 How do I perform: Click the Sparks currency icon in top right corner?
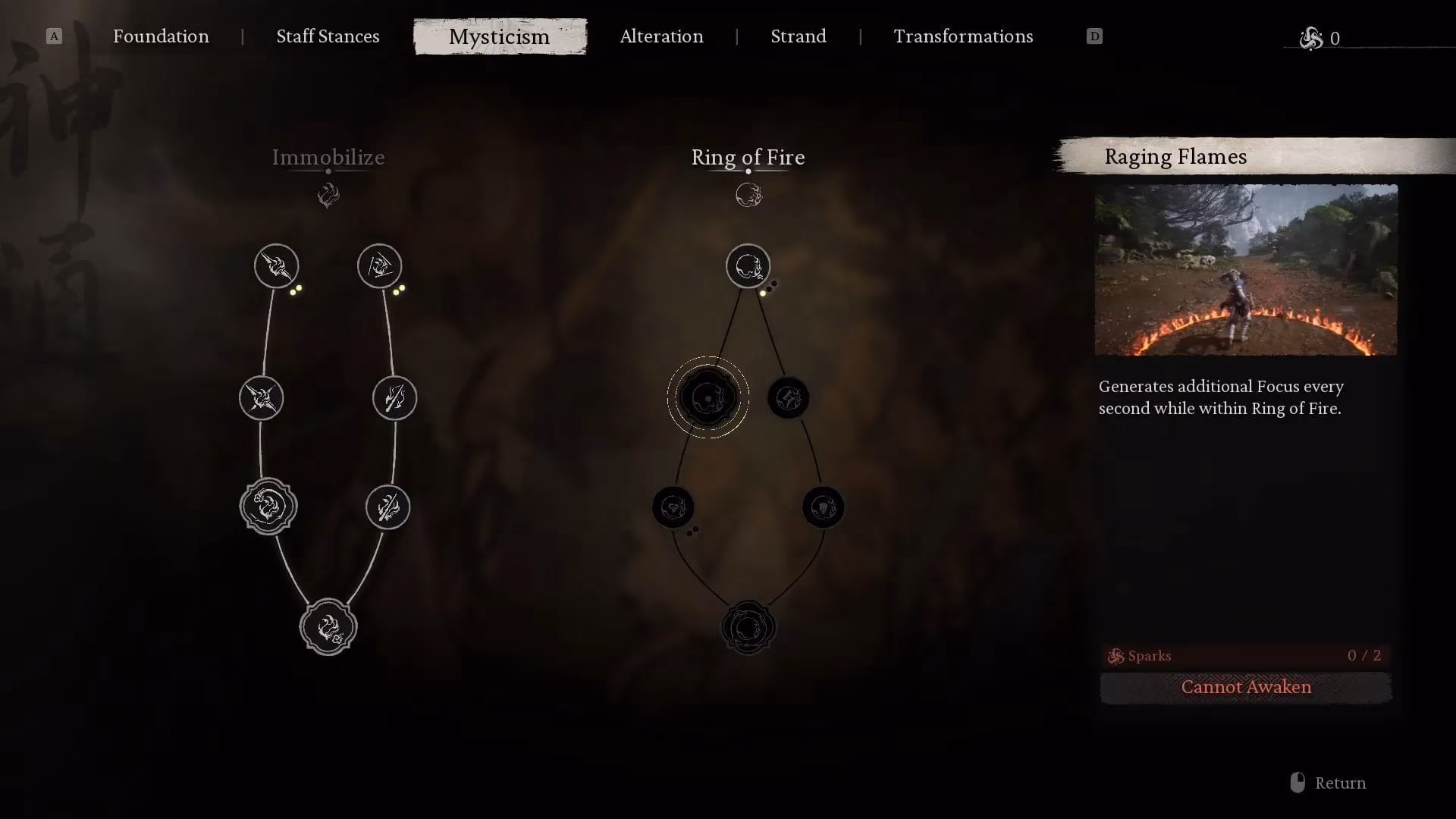(1311, 38)
